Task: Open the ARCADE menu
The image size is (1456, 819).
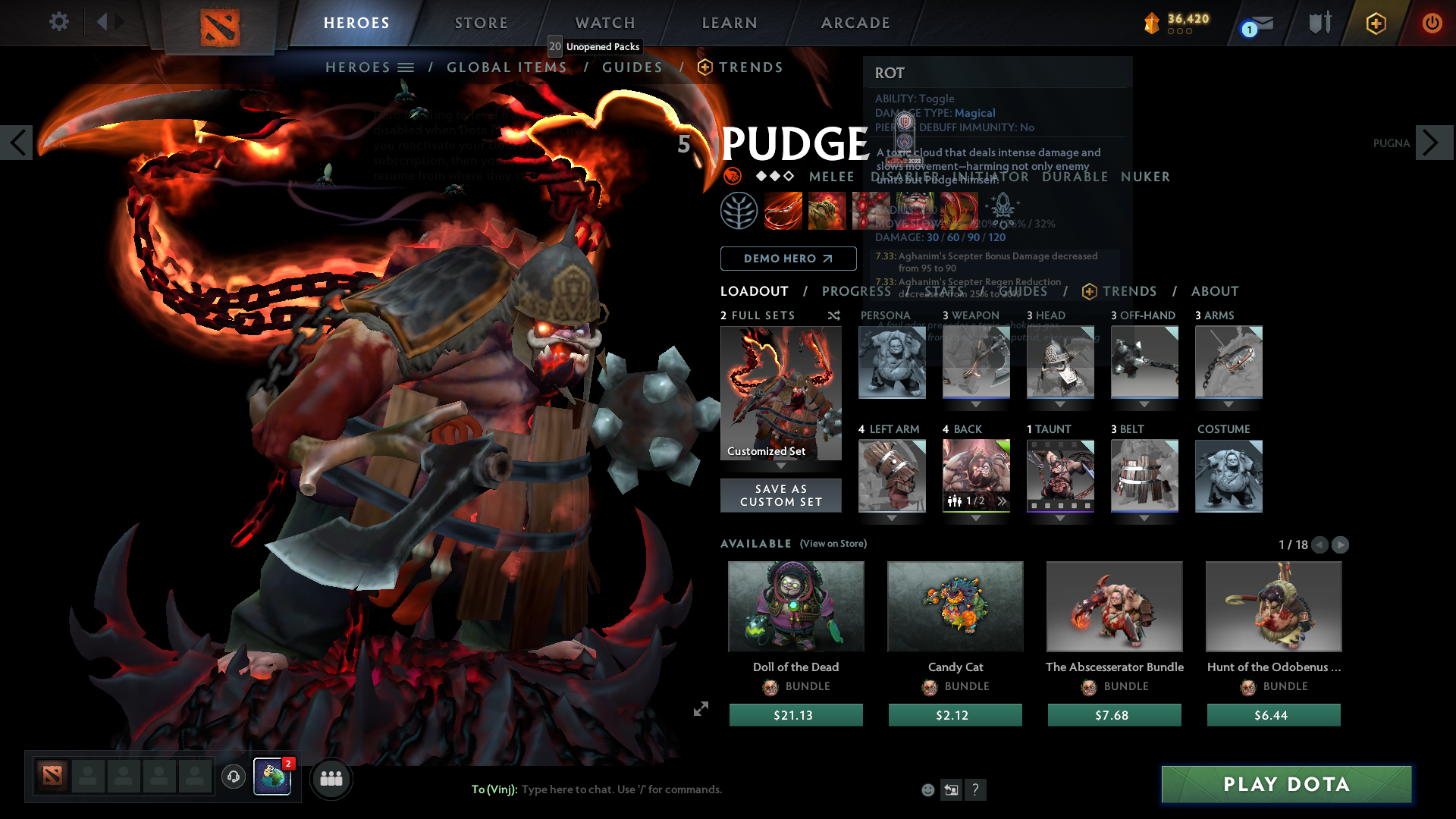Action: pyautogui.click(x=855, y=23)
